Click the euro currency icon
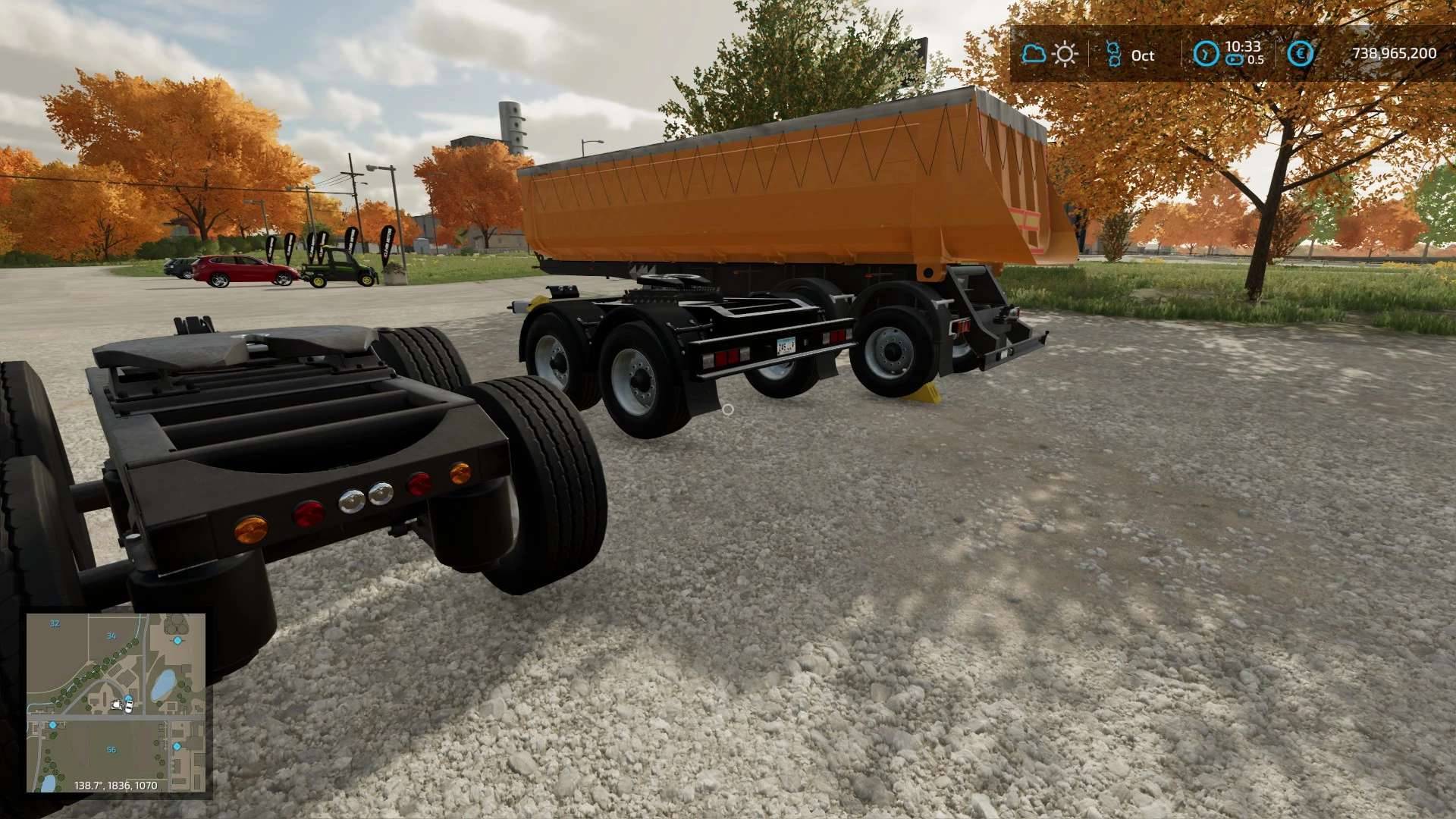Screen dimensions: 1456x819 (x=1300, y=54)
